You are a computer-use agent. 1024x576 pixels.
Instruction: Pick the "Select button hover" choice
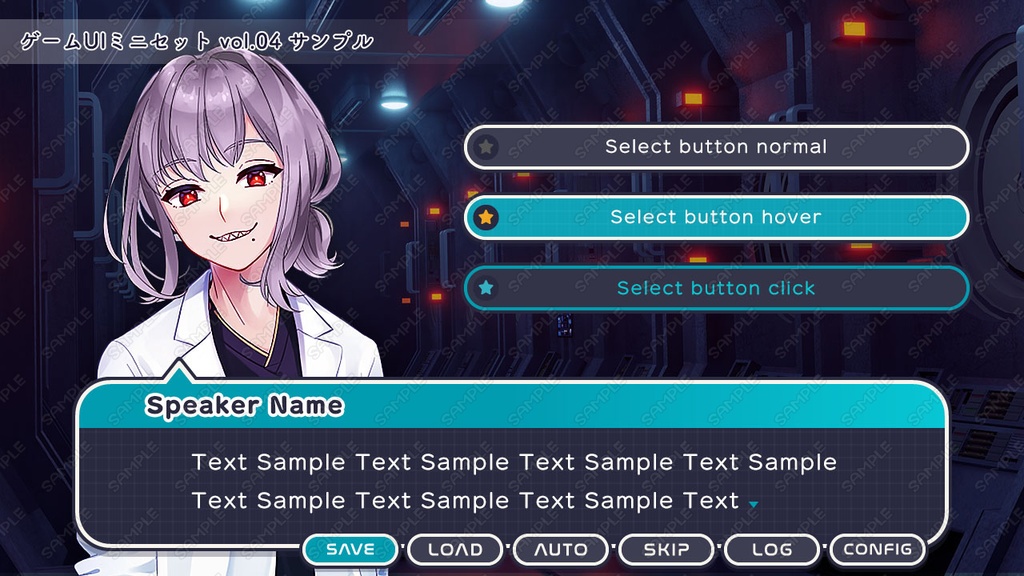pyautogui.click(x=716, y=217)
